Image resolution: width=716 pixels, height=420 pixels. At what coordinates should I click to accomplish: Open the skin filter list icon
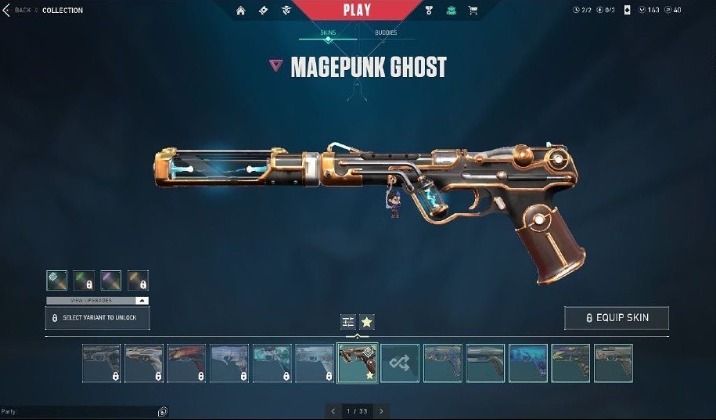(348, 321)
